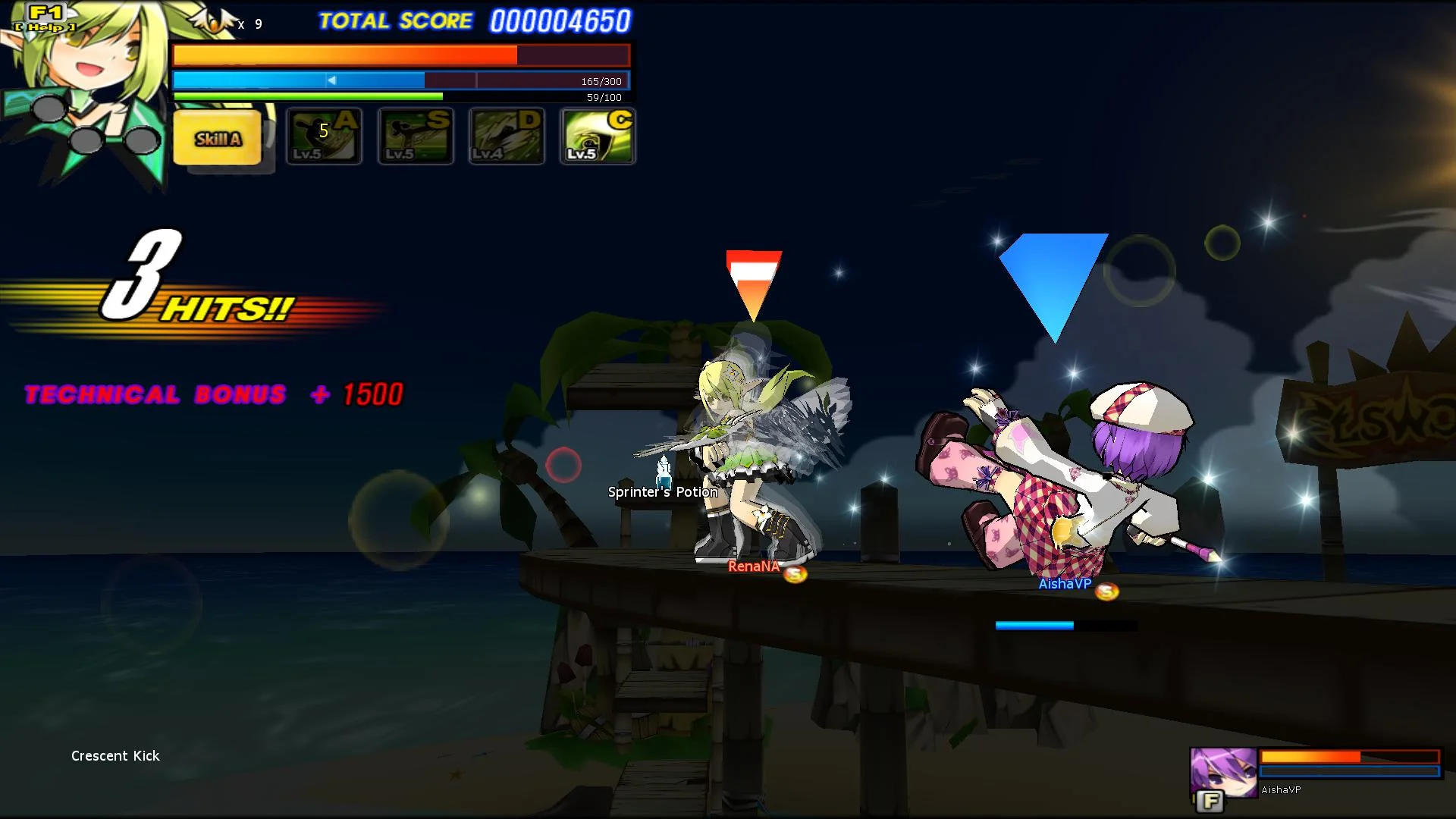Activate the Lv.5 green vortex skill in slot C

click(x=597, y=137)
